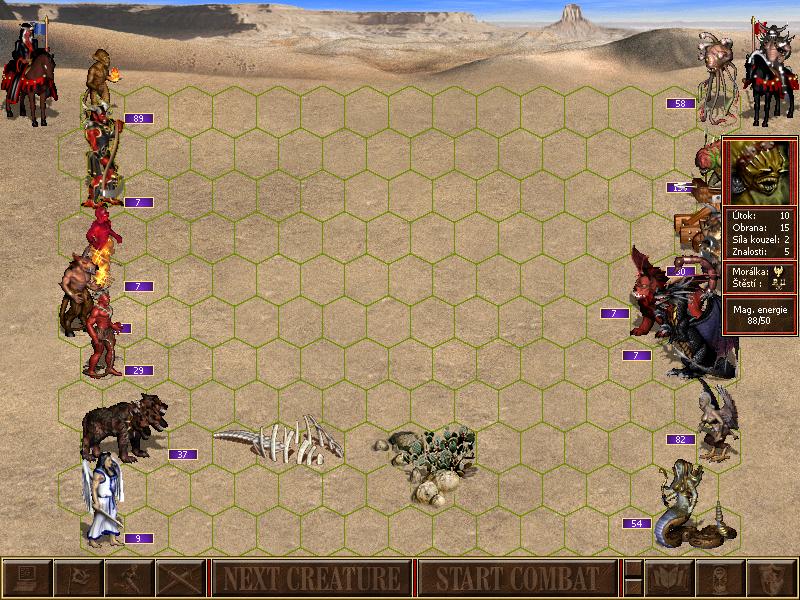Begin the battle with START COMBAT
The width and height of the screenshot is (800, 600).
pyautogui.click(x=517, y=578)
